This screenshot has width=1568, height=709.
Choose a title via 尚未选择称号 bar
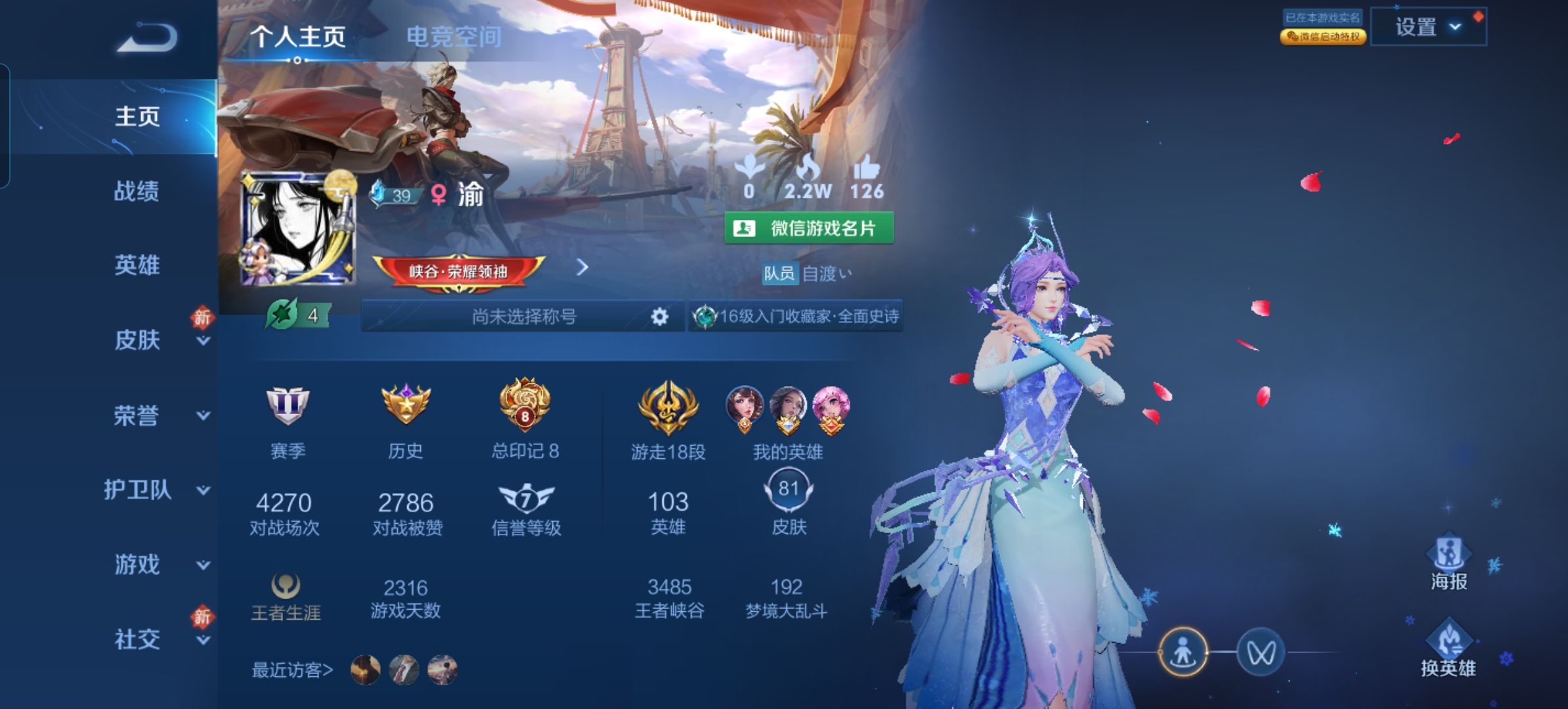pyautogui.click(x=523, y=316)
